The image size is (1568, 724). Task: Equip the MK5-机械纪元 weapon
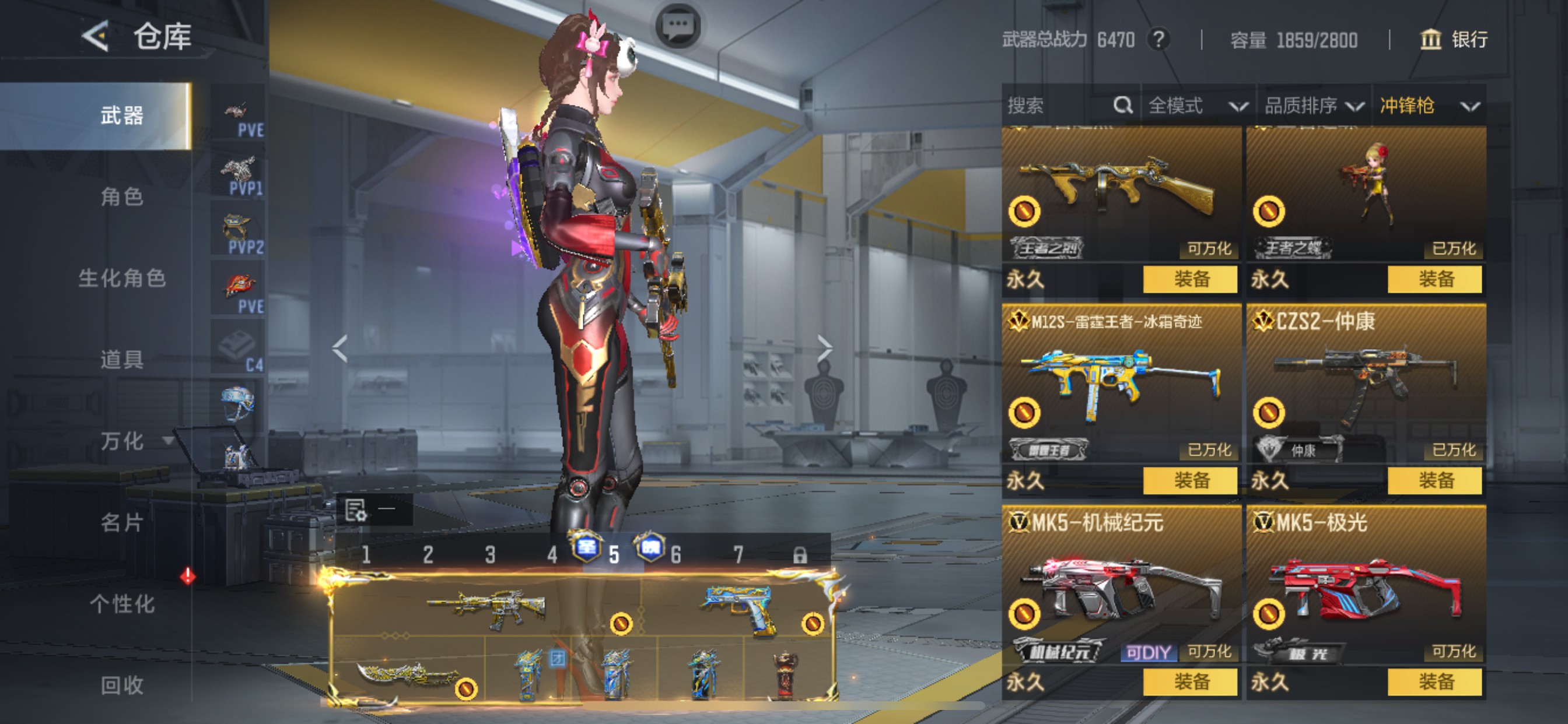click(x=1189, y=682)
